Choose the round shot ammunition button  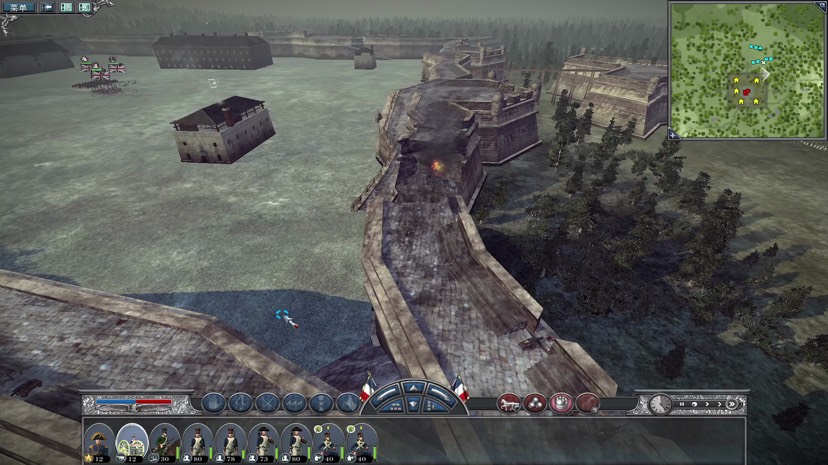pyautogui.click(x=535, y=403)
